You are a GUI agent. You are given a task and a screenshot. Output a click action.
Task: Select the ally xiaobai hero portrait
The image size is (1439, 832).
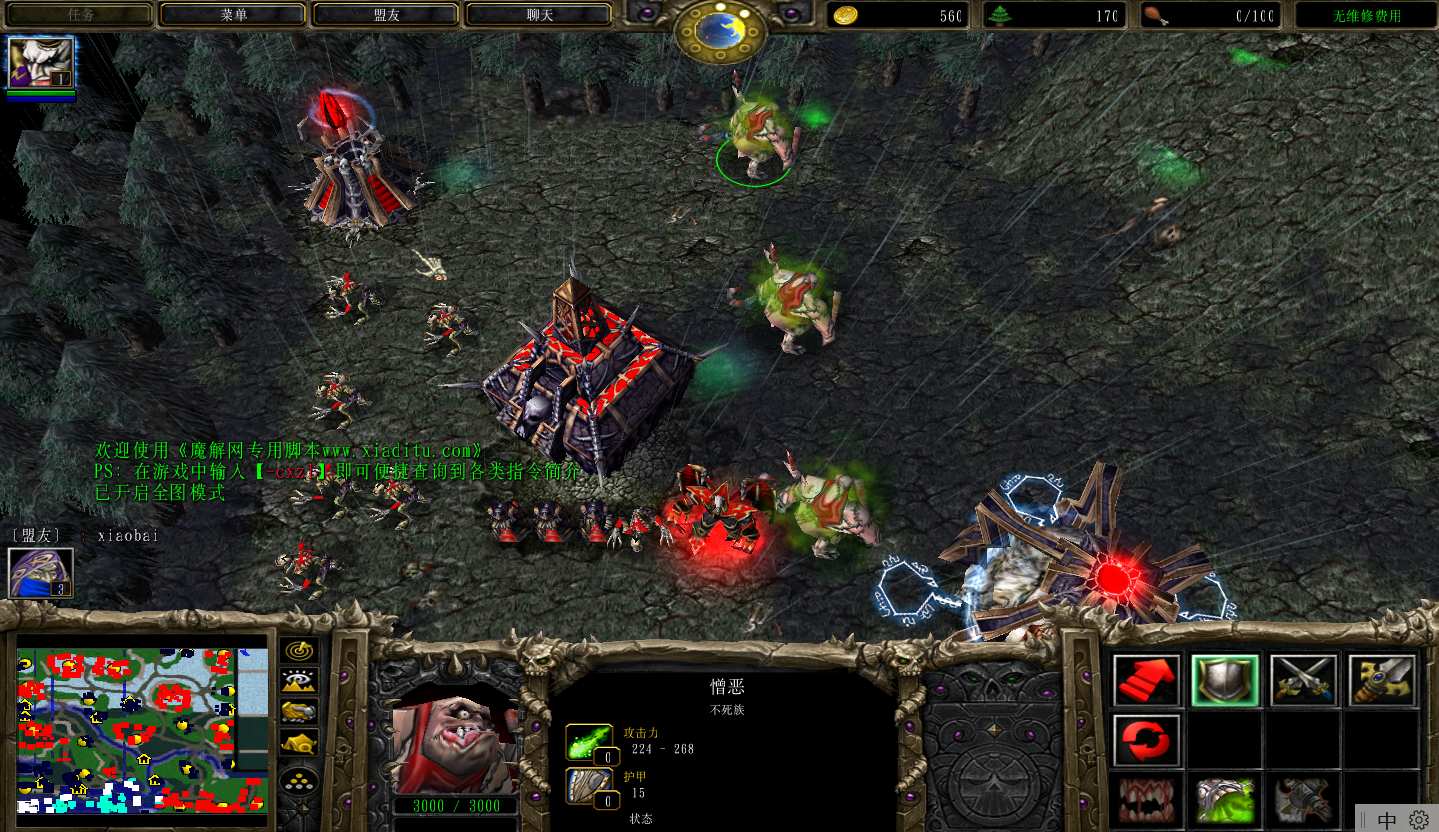(41, 573)
